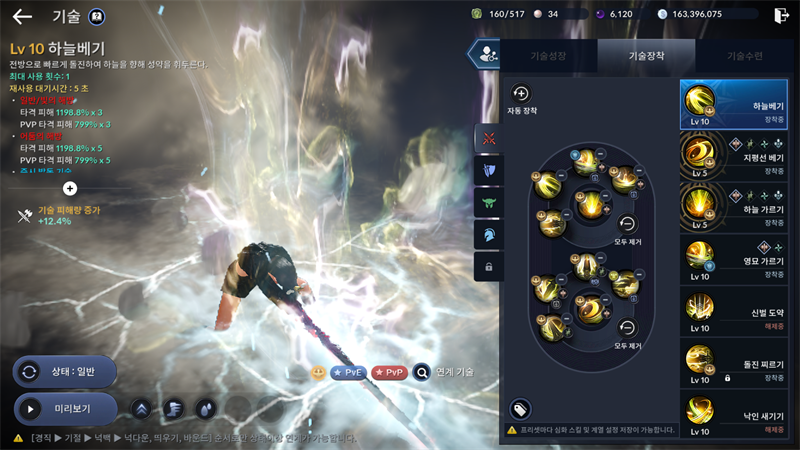Expand skill description with the plus button

tap(70, 187)
